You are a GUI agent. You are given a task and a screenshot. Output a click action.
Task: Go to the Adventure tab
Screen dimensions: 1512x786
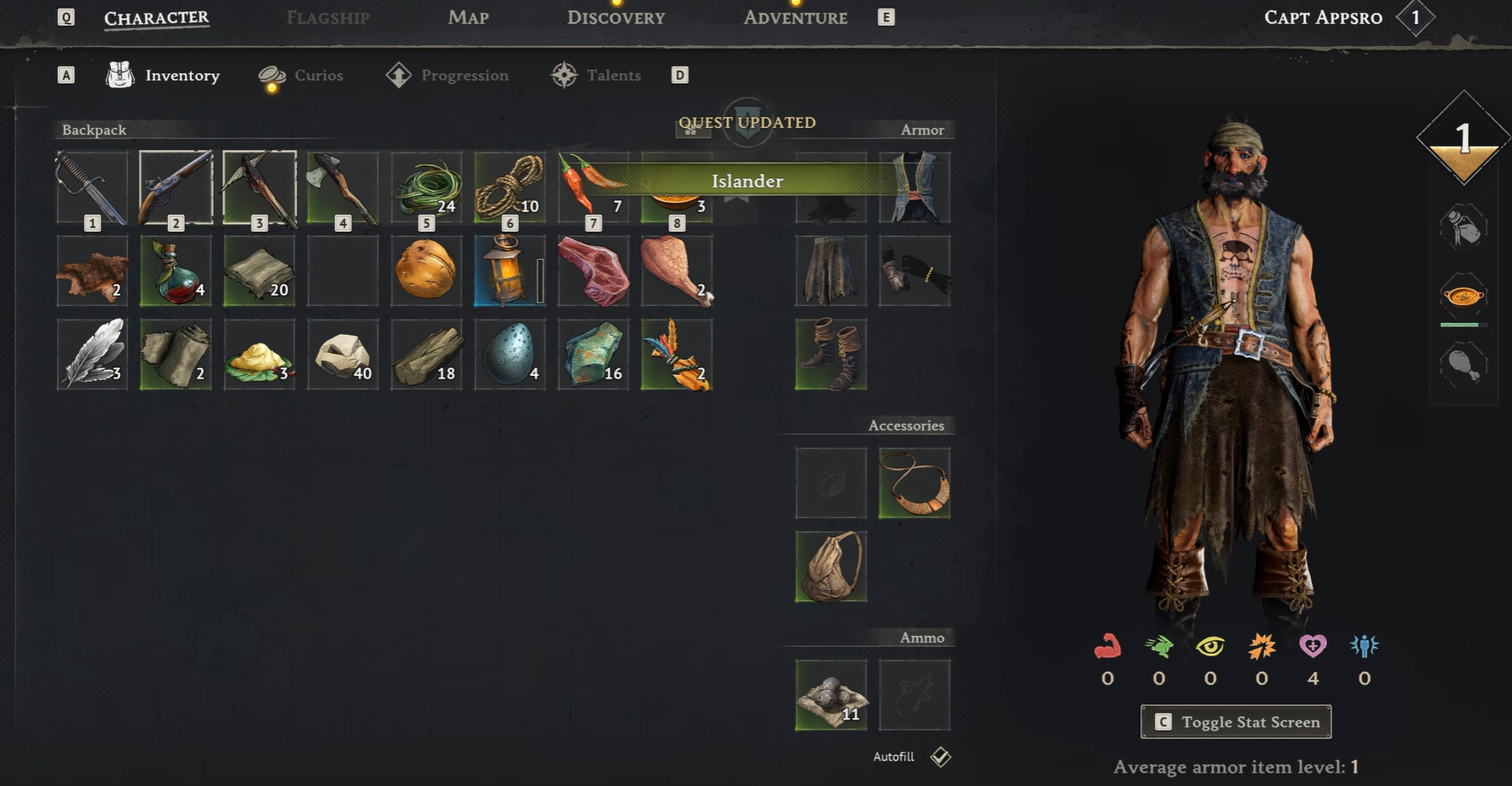(794, 18)
